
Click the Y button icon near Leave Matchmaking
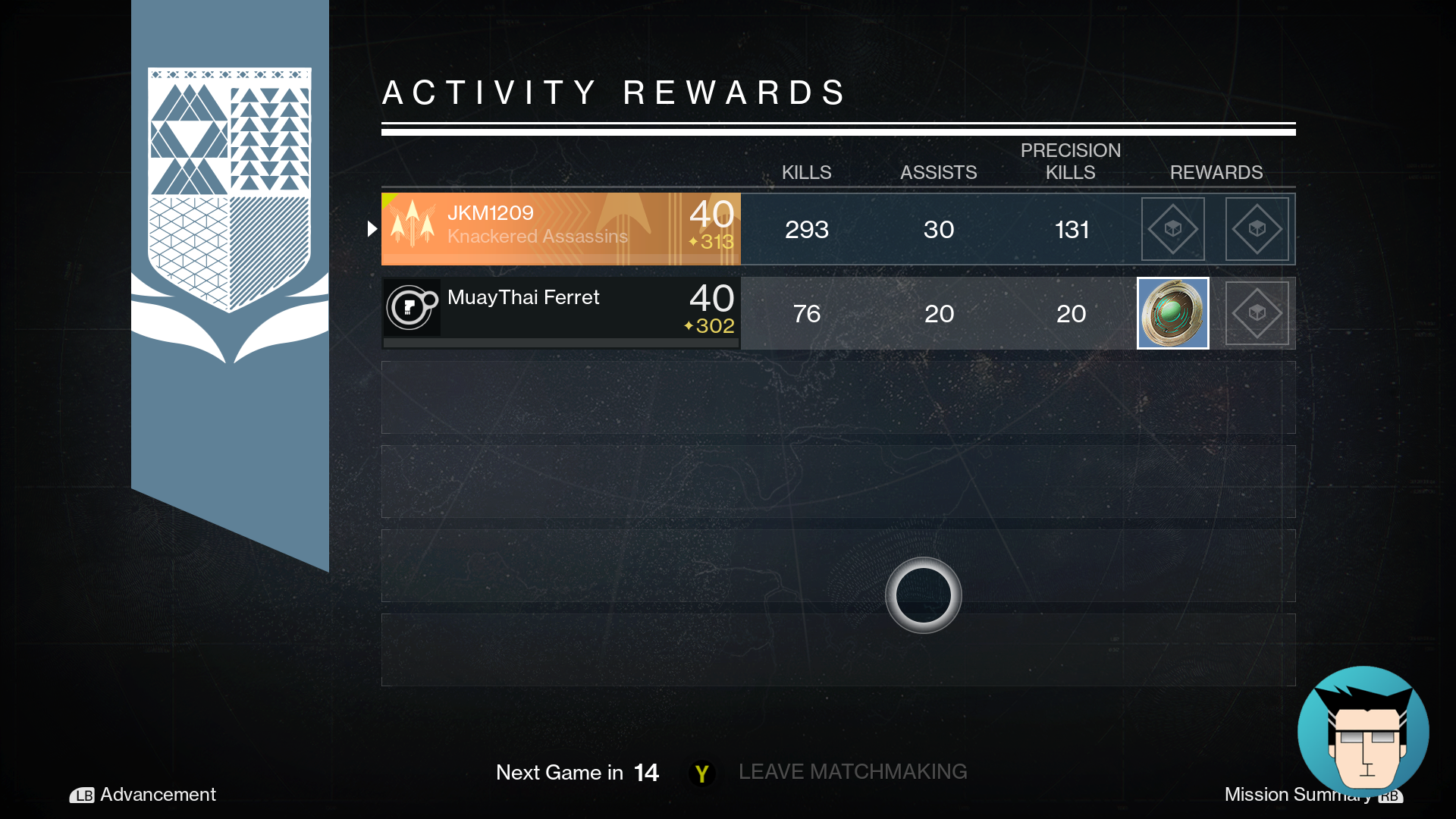(701, 773)
